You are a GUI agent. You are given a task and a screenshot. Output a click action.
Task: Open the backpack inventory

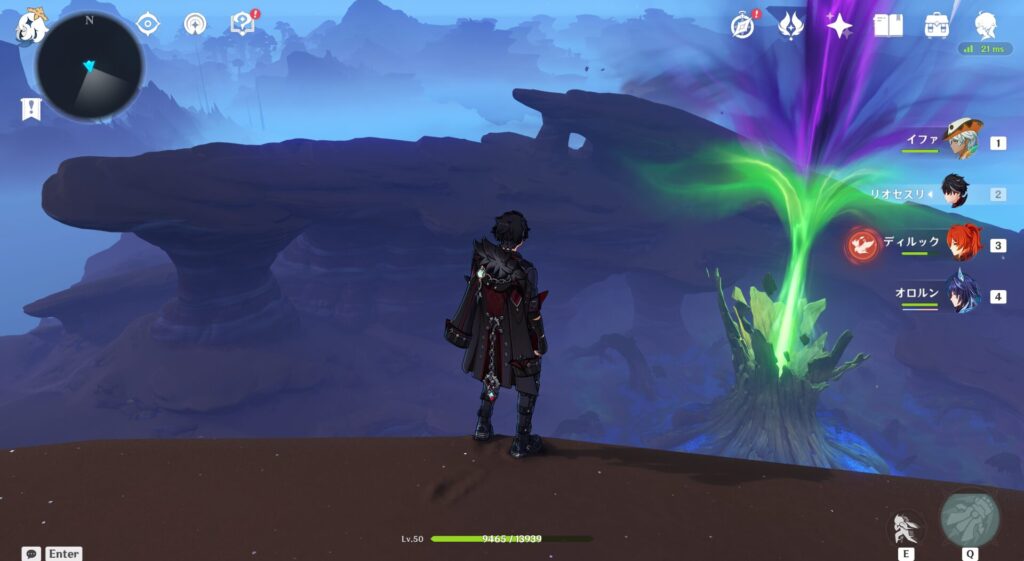coord(937,25)
